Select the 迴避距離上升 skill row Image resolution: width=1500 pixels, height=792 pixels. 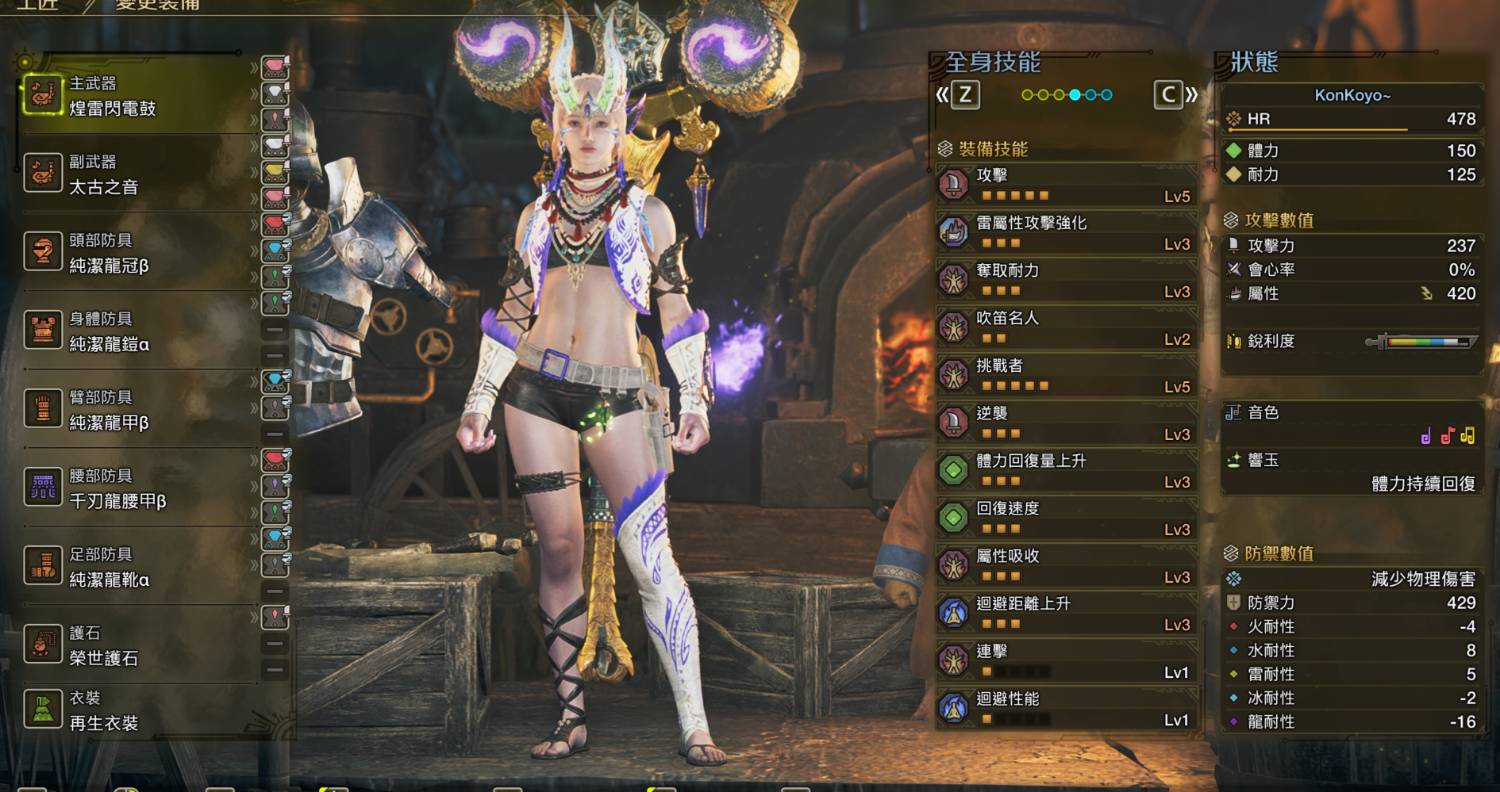(1066, 613)
